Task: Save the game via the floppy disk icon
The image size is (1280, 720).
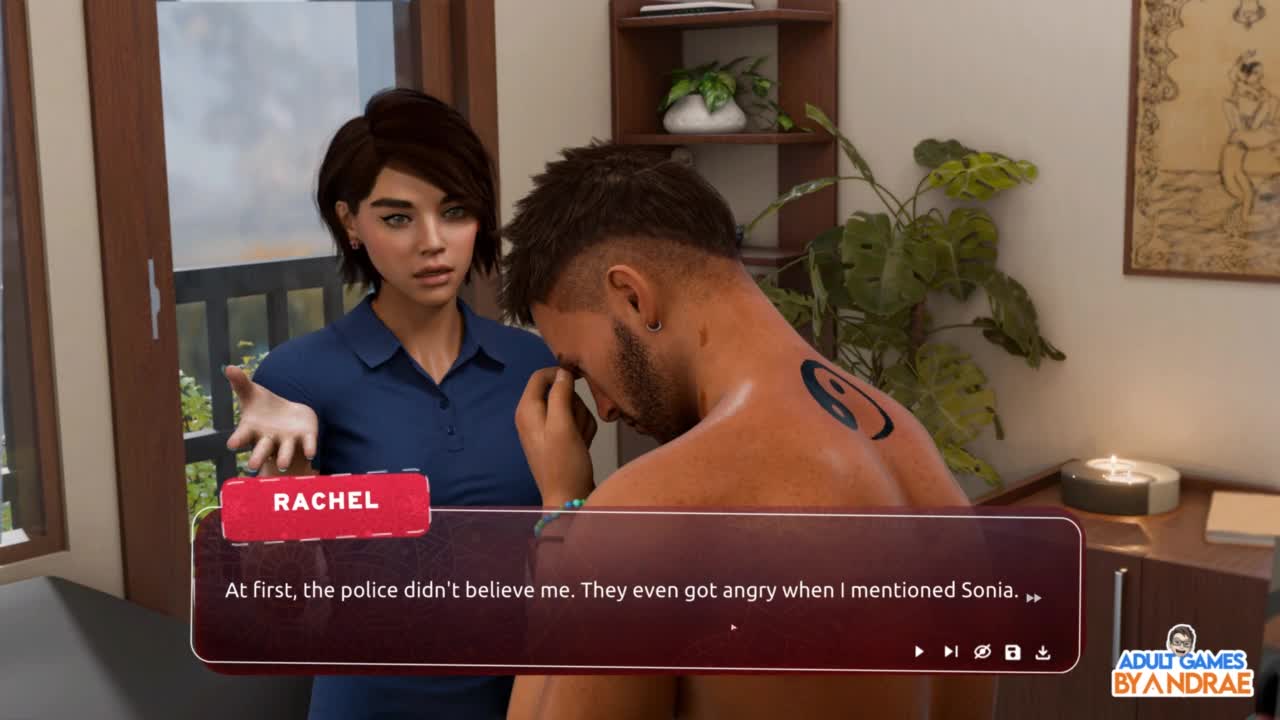Action: (1012, 652)
